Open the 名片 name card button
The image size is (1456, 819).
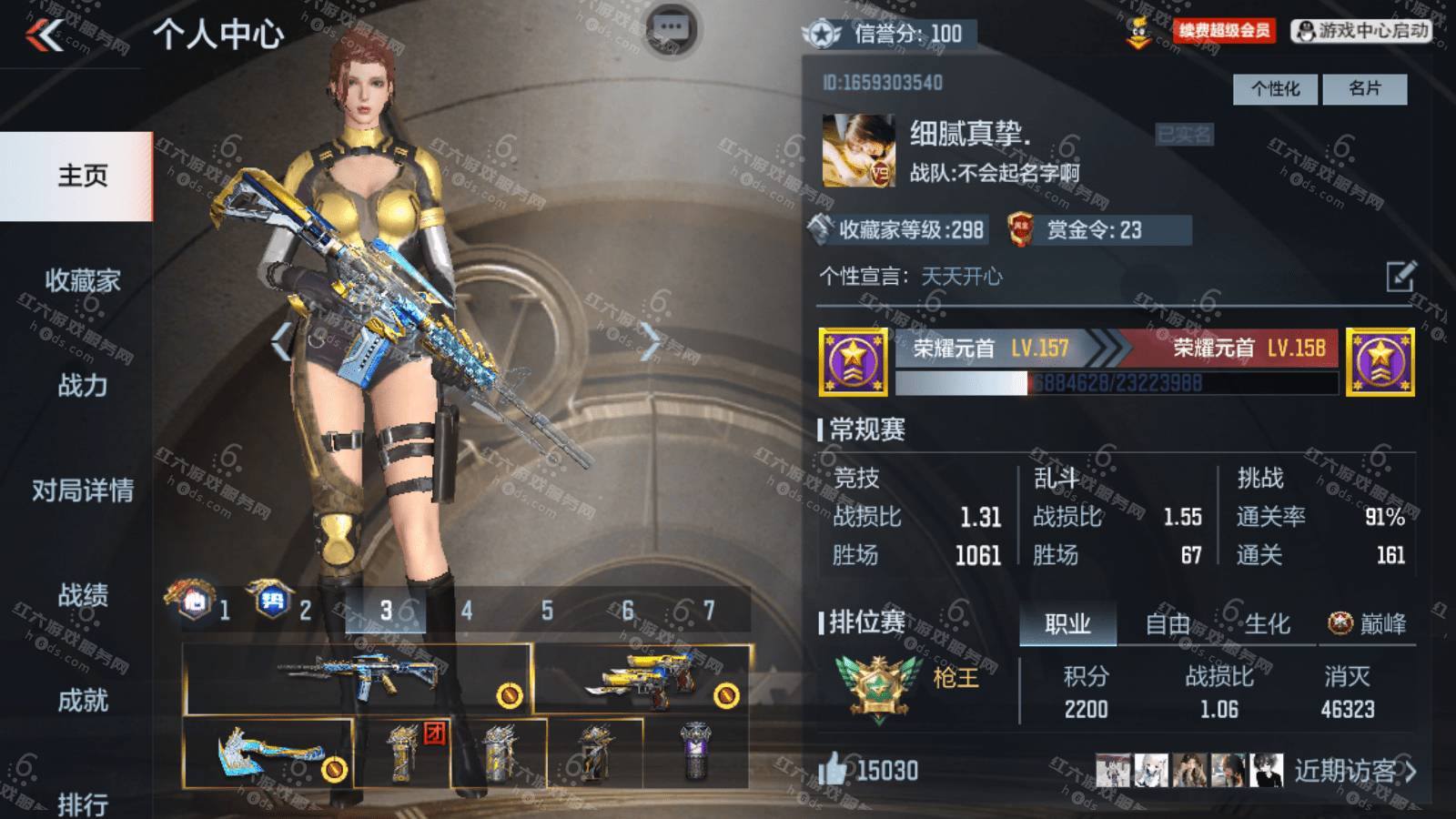tap(1364, 89)
